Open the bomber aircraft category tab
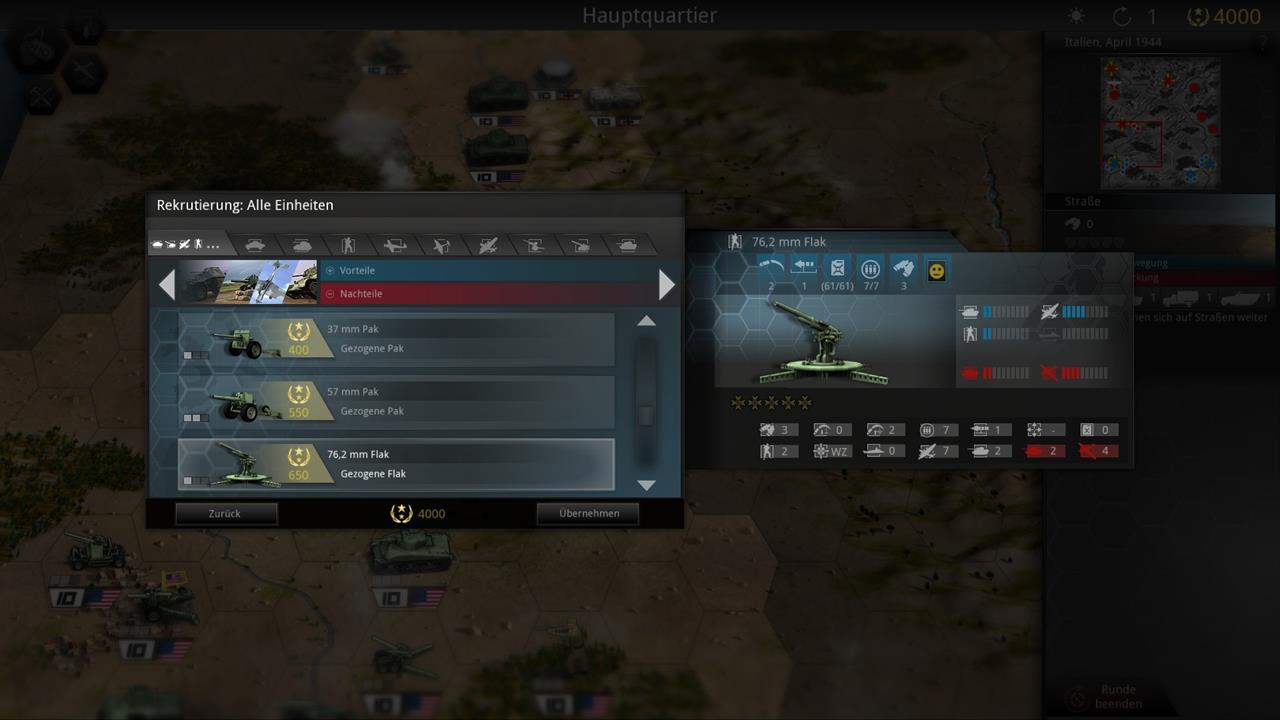 click(x=486, y=243)
